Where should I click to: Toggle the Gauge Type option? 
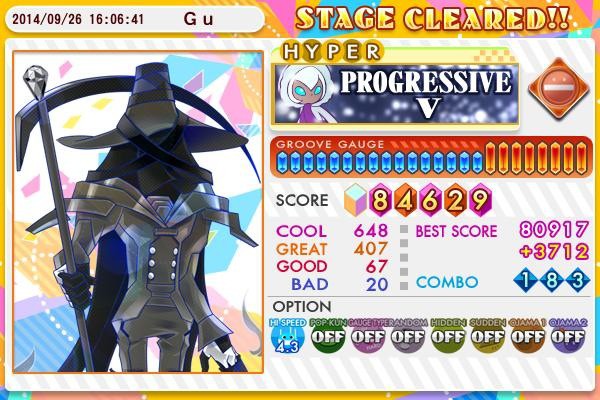coord(368,338)
